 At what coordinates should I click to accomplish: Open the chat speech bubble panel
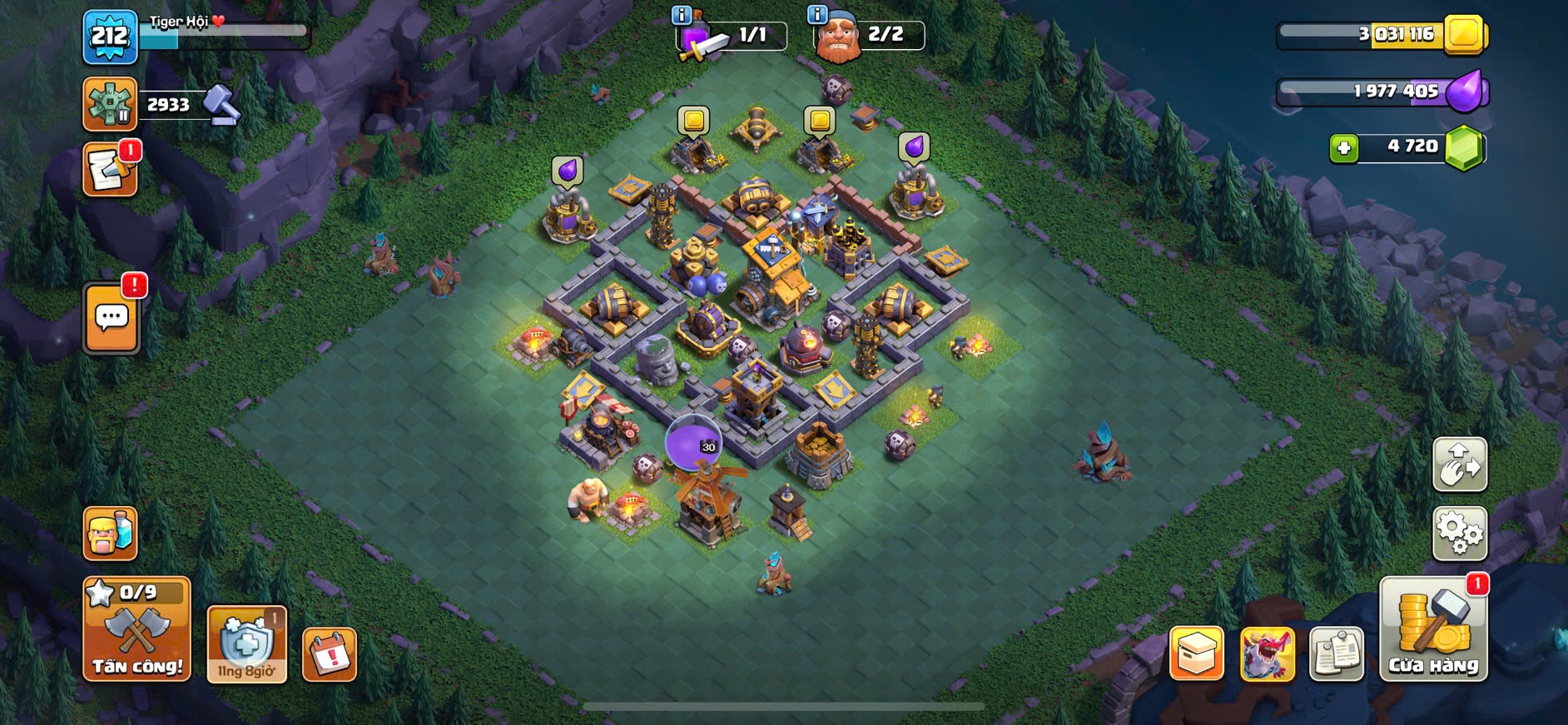click(x=112, y=318)
